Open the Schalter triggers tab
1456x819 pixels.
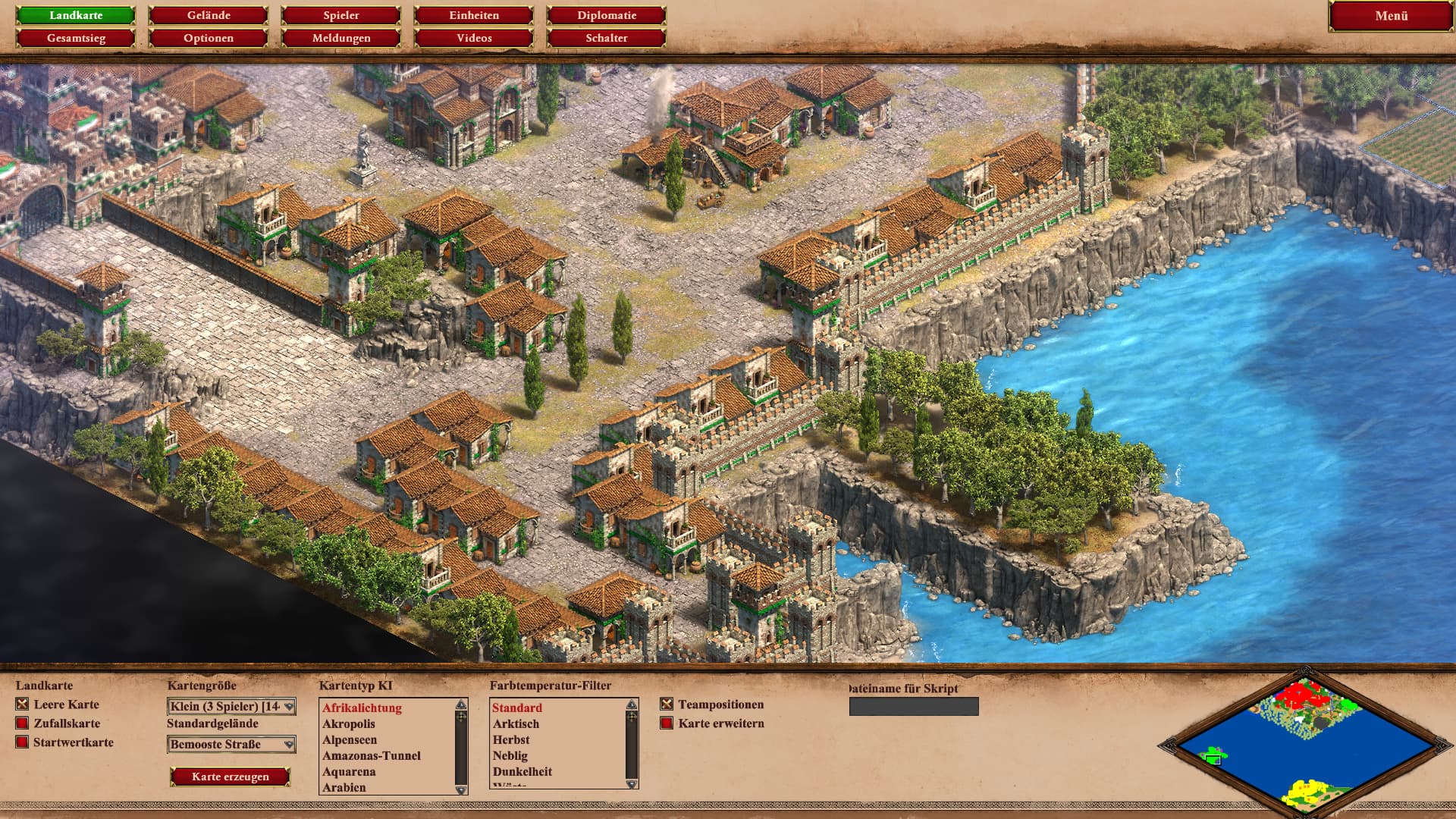pyautogui.click(x=607, y=38)
